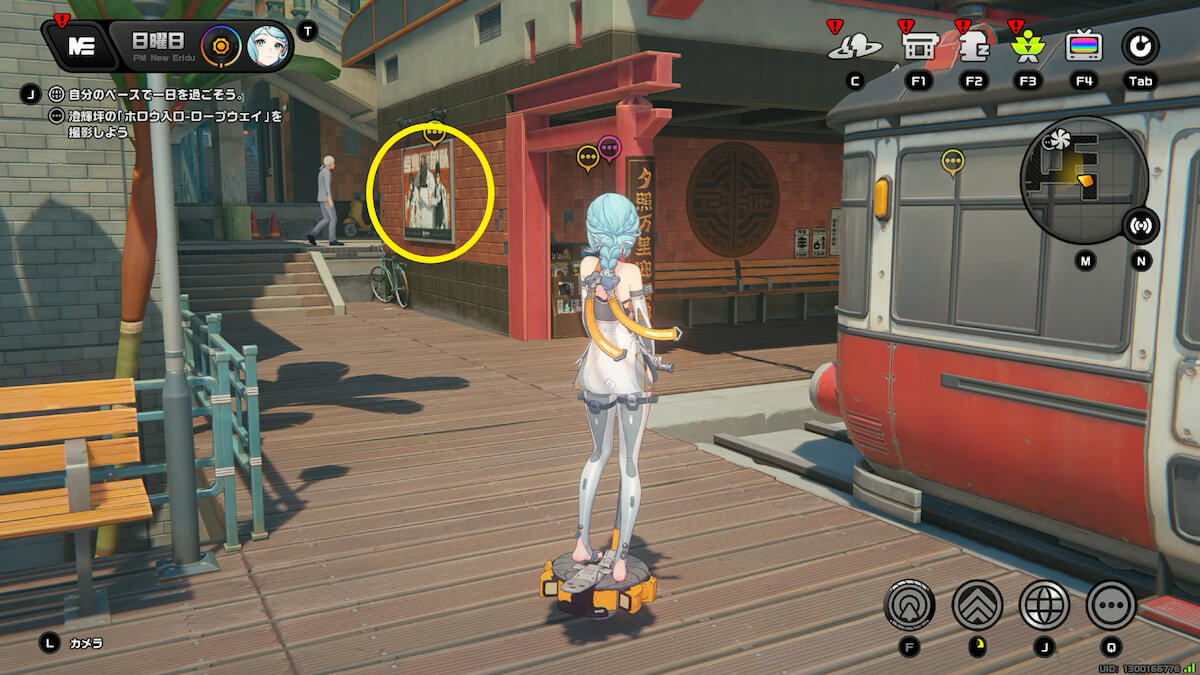Open the カメラ camera option
Viewport: 1200px width, 675px height.
click(x=85, y=643)
